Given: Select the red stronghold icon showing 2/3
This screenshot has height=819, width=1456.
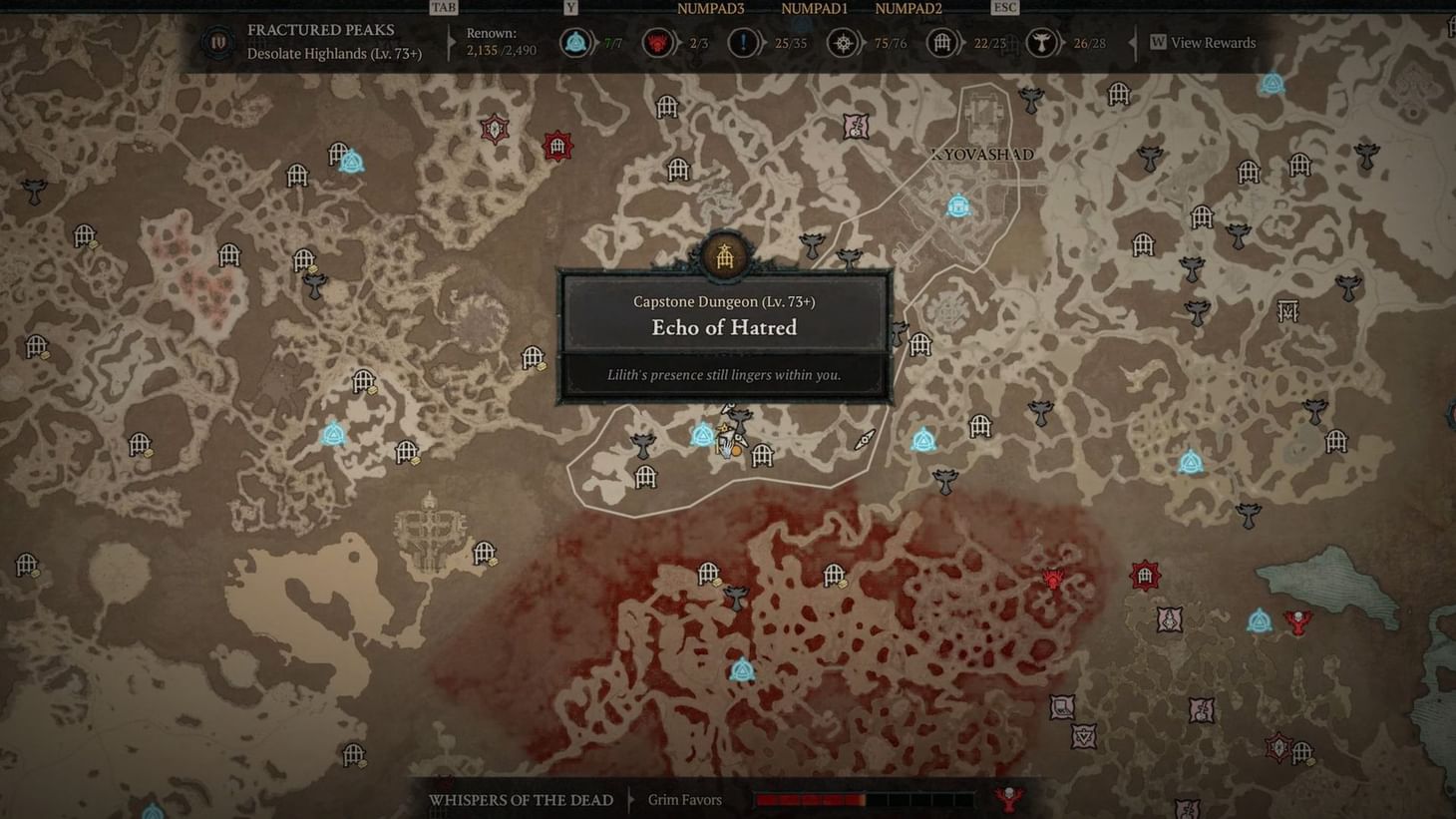Looking at the screenshot, I should [658, 43].
